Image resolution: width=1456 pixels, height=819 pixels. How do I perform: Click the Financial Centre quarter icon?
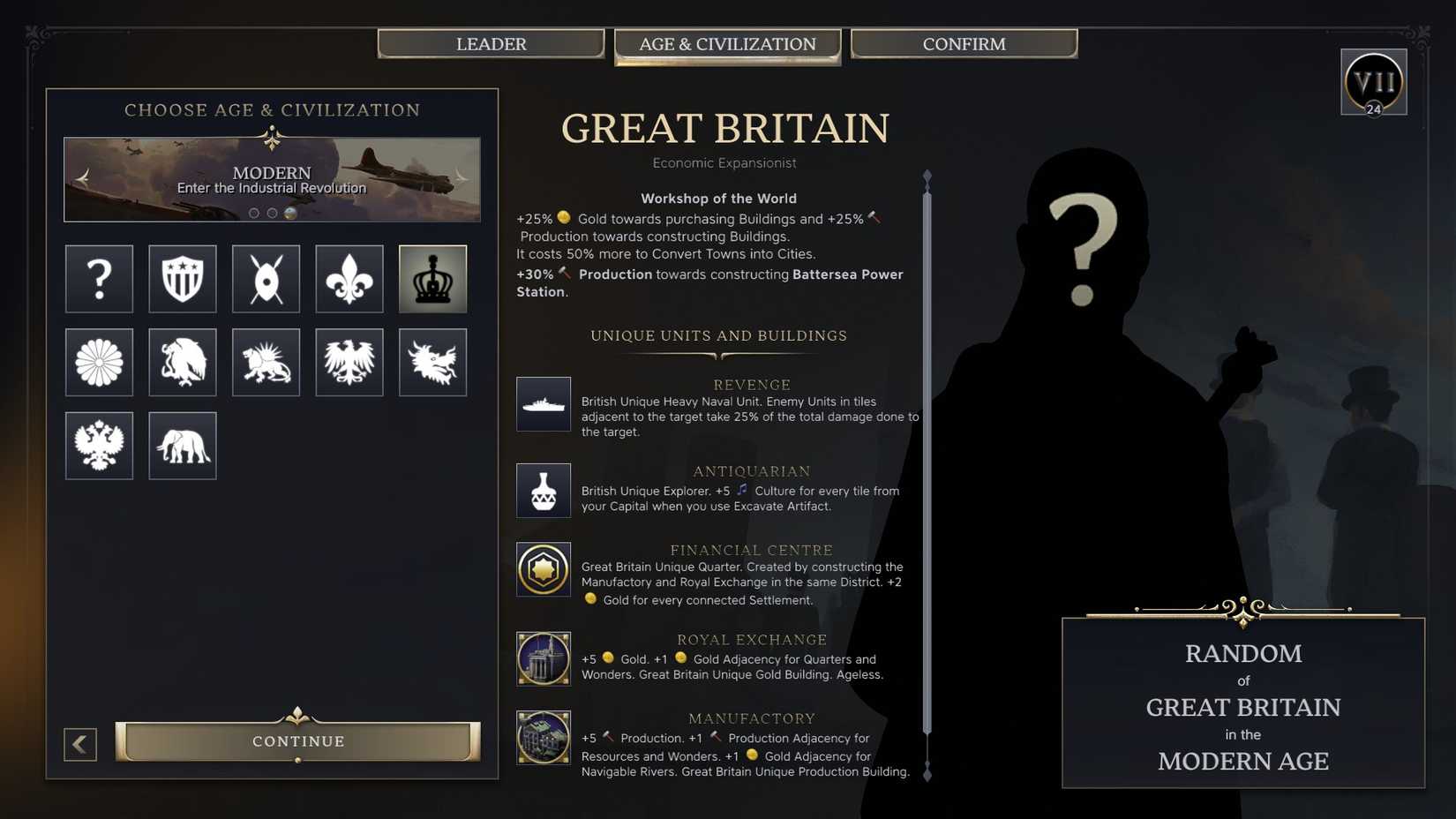(x=544, y=569)
